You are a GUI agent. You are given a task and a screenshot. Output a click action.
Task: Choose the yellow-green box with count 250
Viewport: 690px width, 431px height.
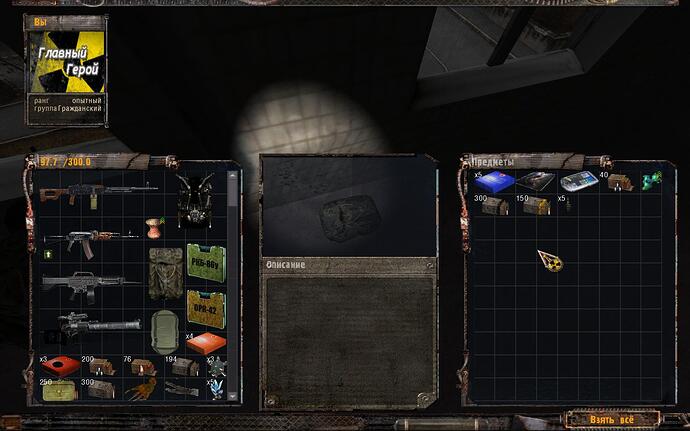pos(60,390)
